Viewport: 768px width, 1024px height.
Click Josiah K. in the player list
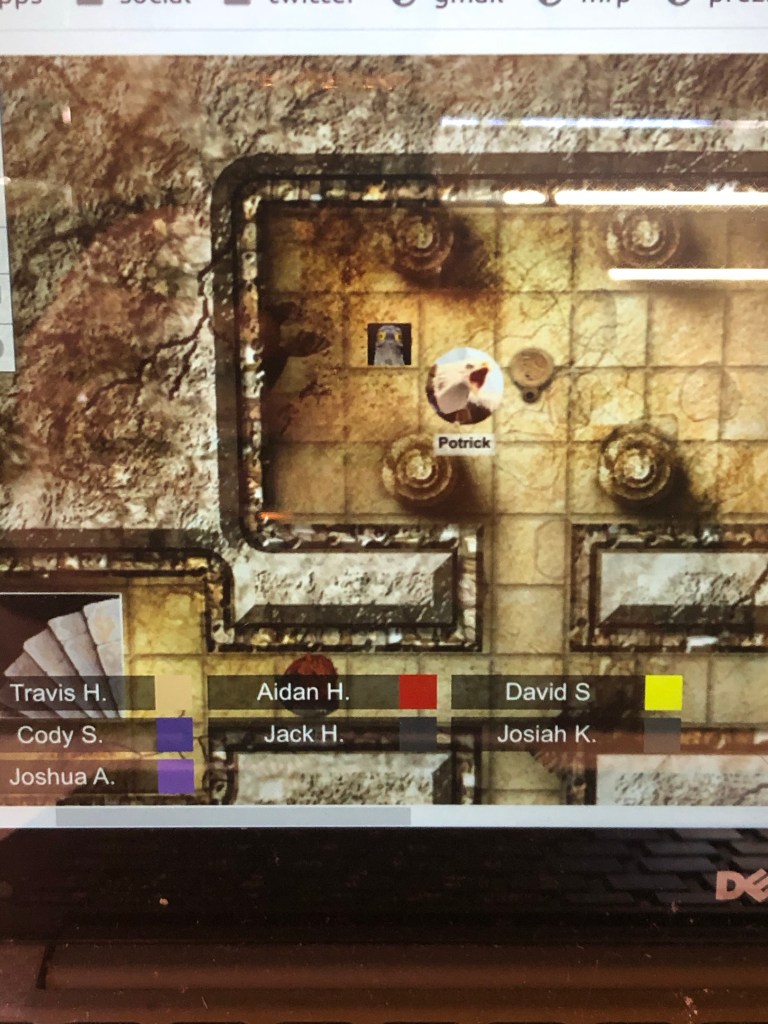(546, 735)
